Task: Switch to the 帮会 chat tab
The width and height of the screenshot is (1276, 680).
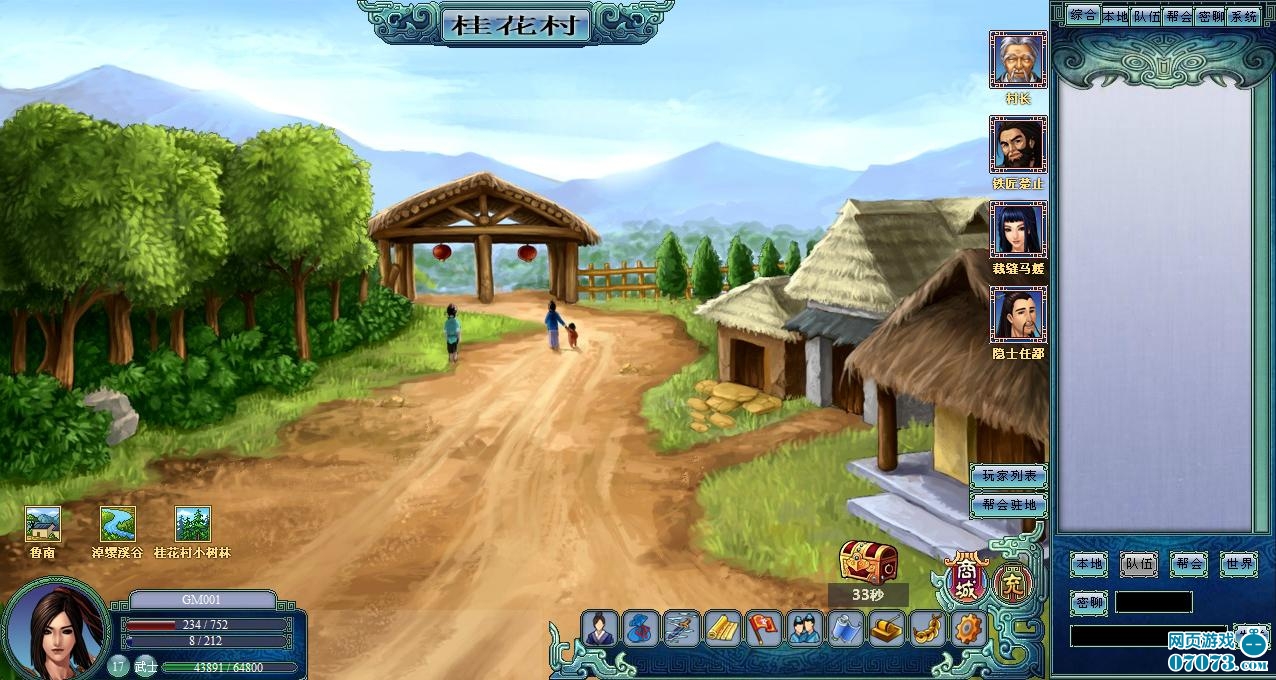Action: pyautogui.click(x=1179, y=16)
